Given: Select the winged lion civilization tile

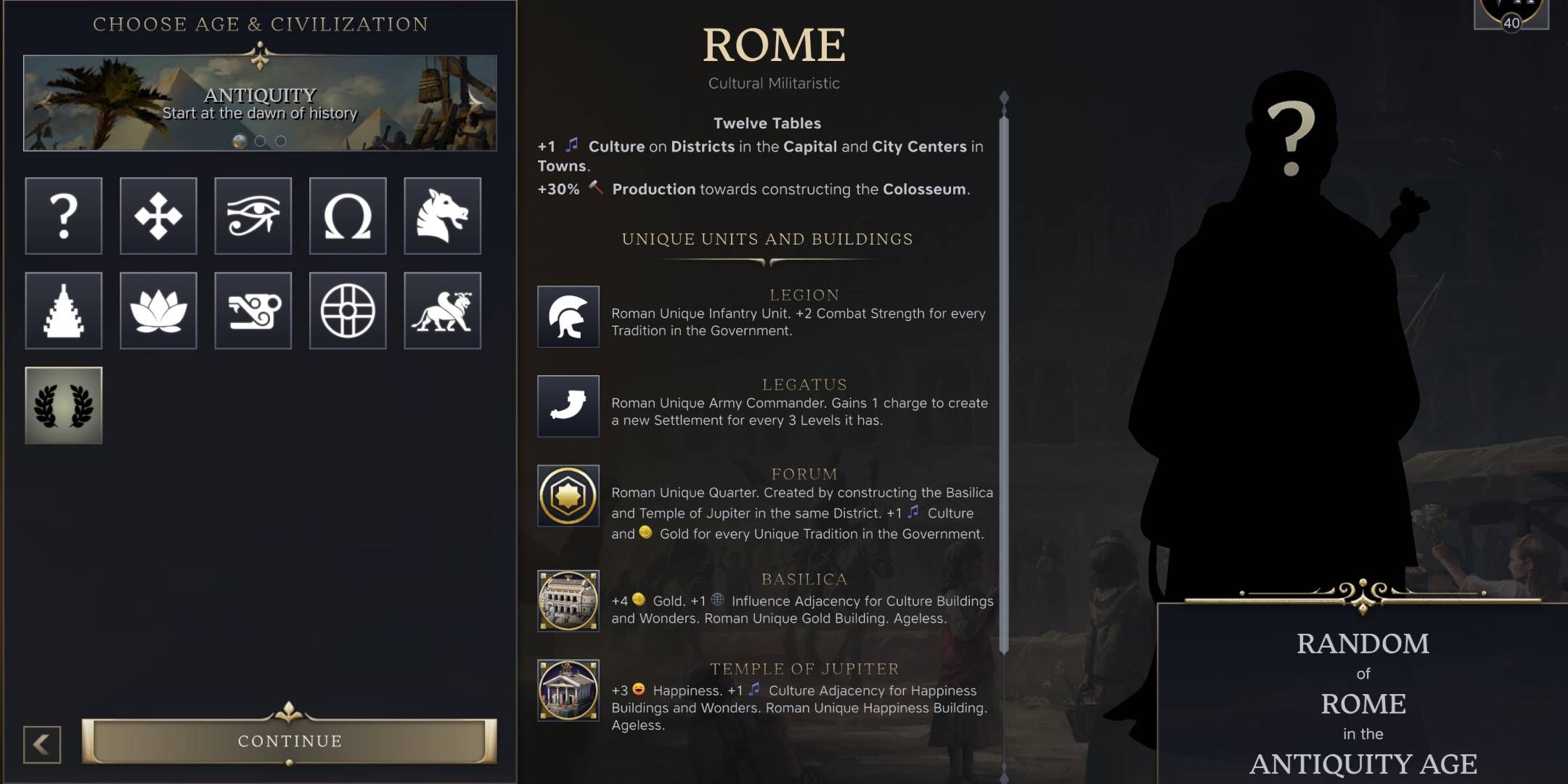Looking at the screenshot, I should pos(443,311).
